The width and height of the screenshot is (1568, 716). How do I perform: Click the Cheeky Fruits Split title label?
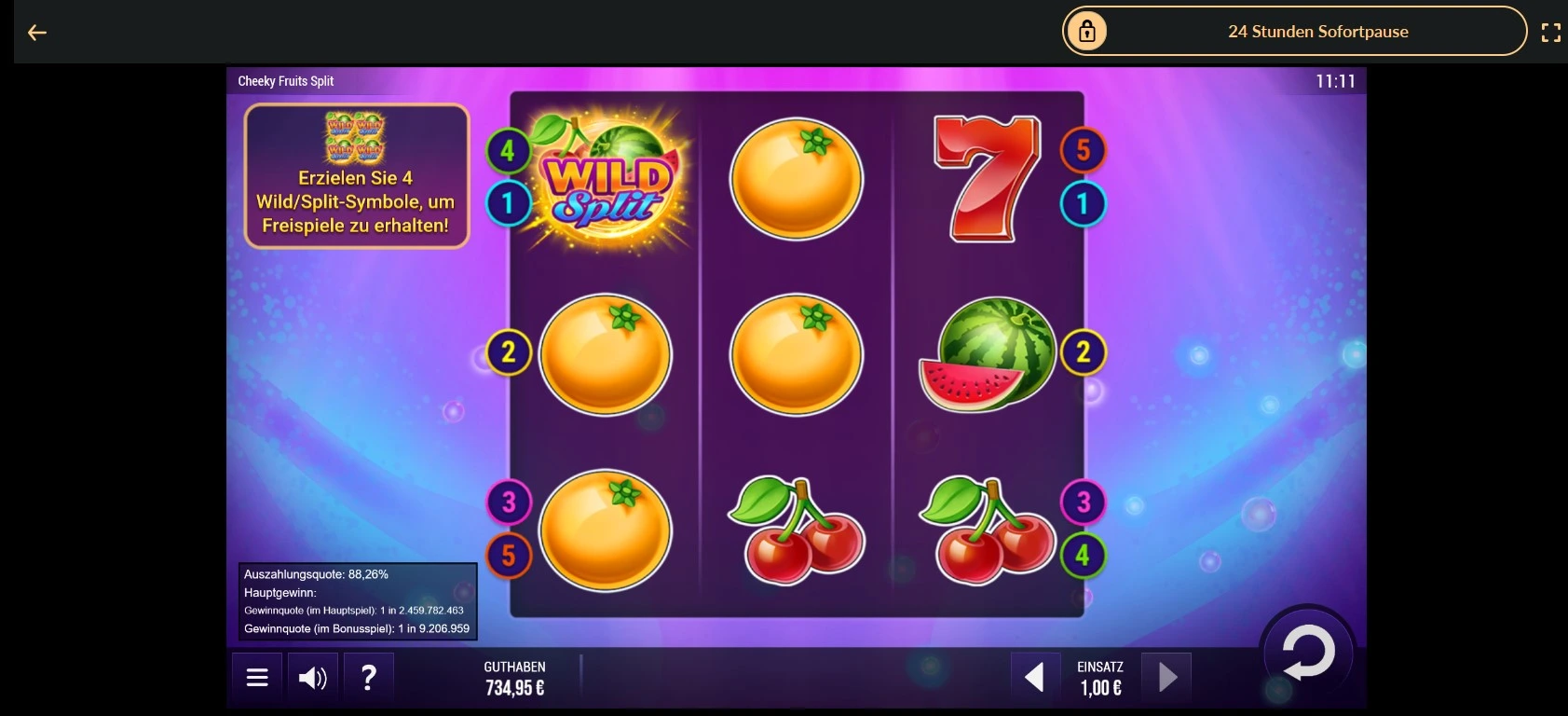point(285,81)
